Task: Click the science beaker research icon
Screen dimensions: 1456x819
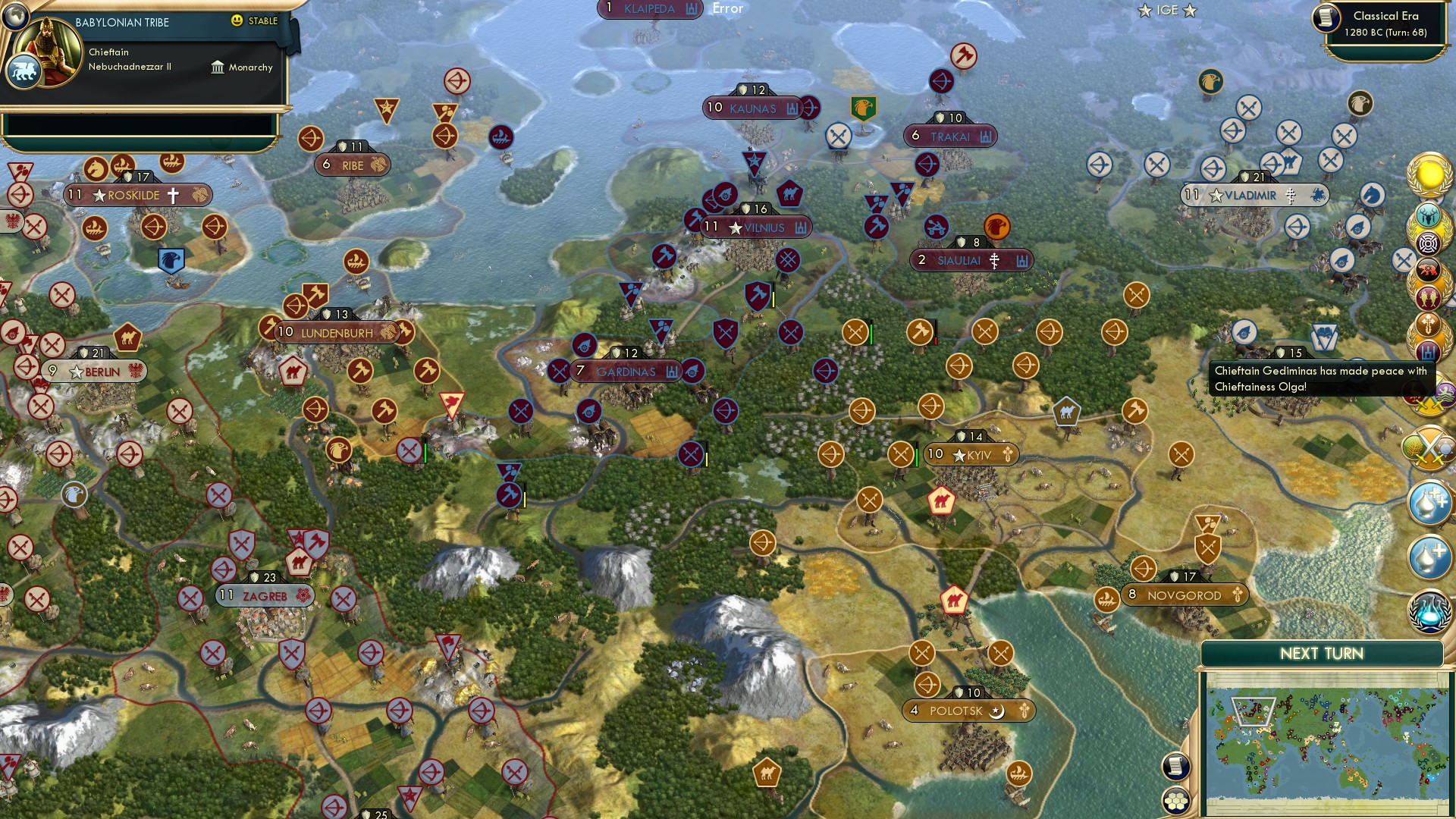Action: (1429, 610)
